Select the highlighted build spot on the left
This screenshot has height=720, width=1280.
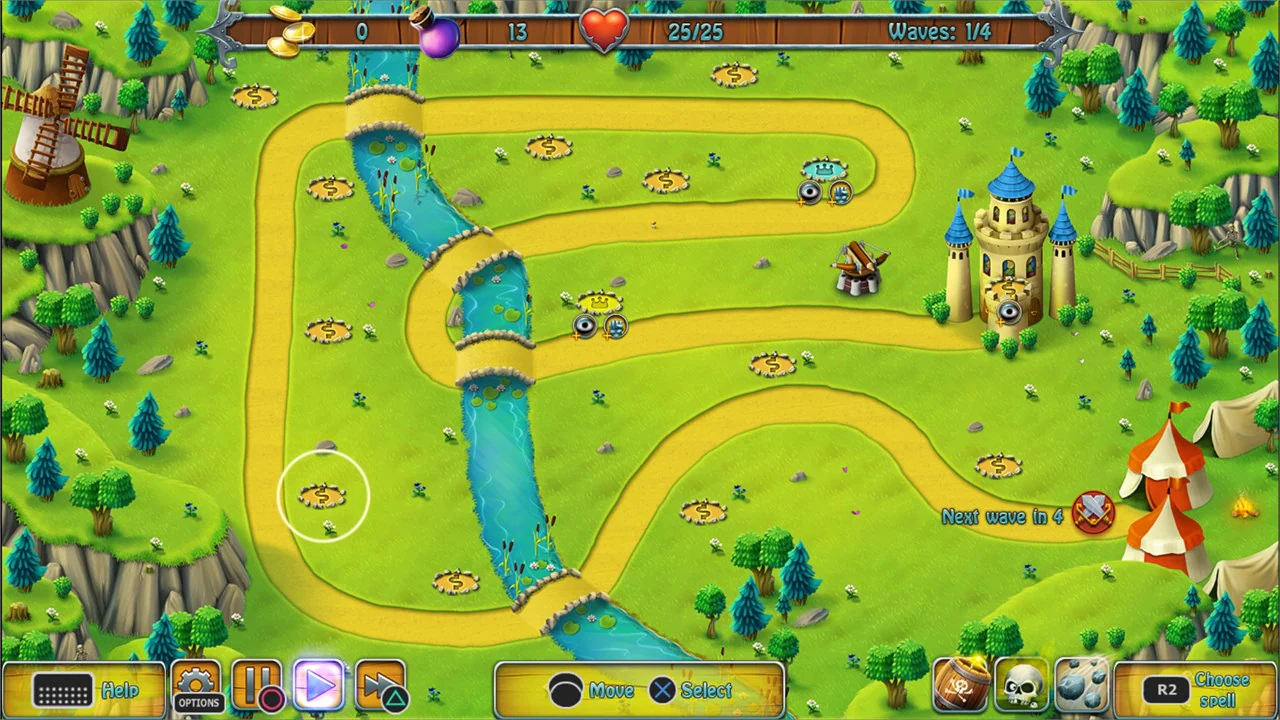tap(322, 496)
